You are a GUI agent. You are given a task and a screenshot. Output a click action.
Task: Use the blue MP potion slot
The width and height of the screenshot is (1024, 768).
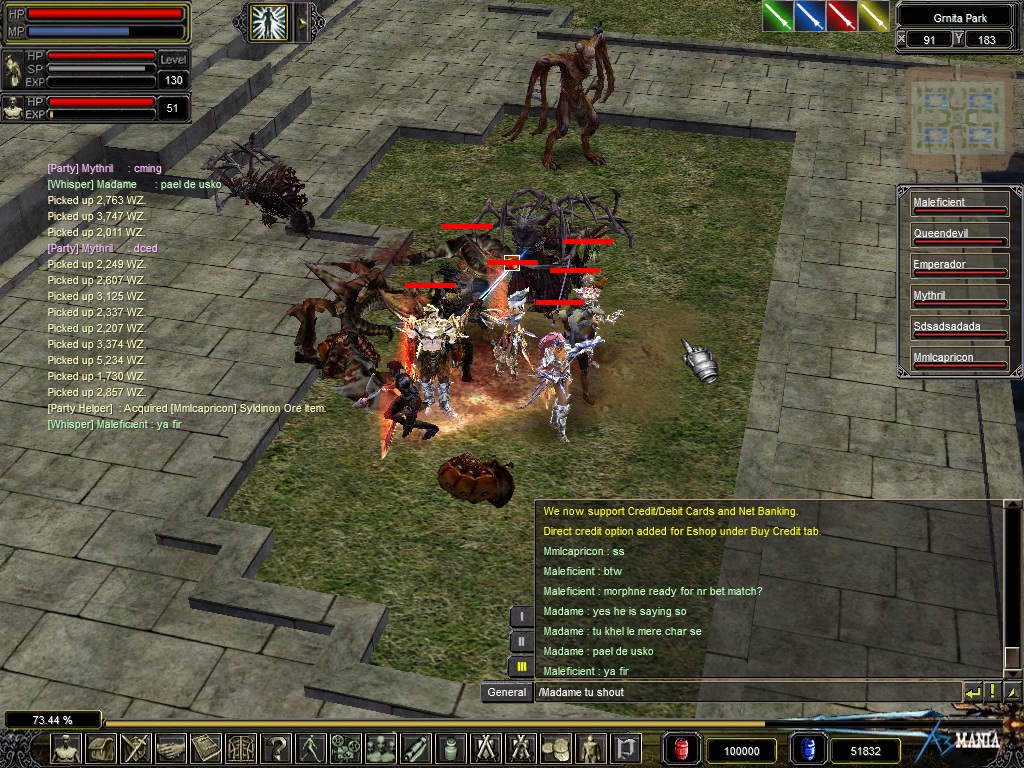point(807,750)
